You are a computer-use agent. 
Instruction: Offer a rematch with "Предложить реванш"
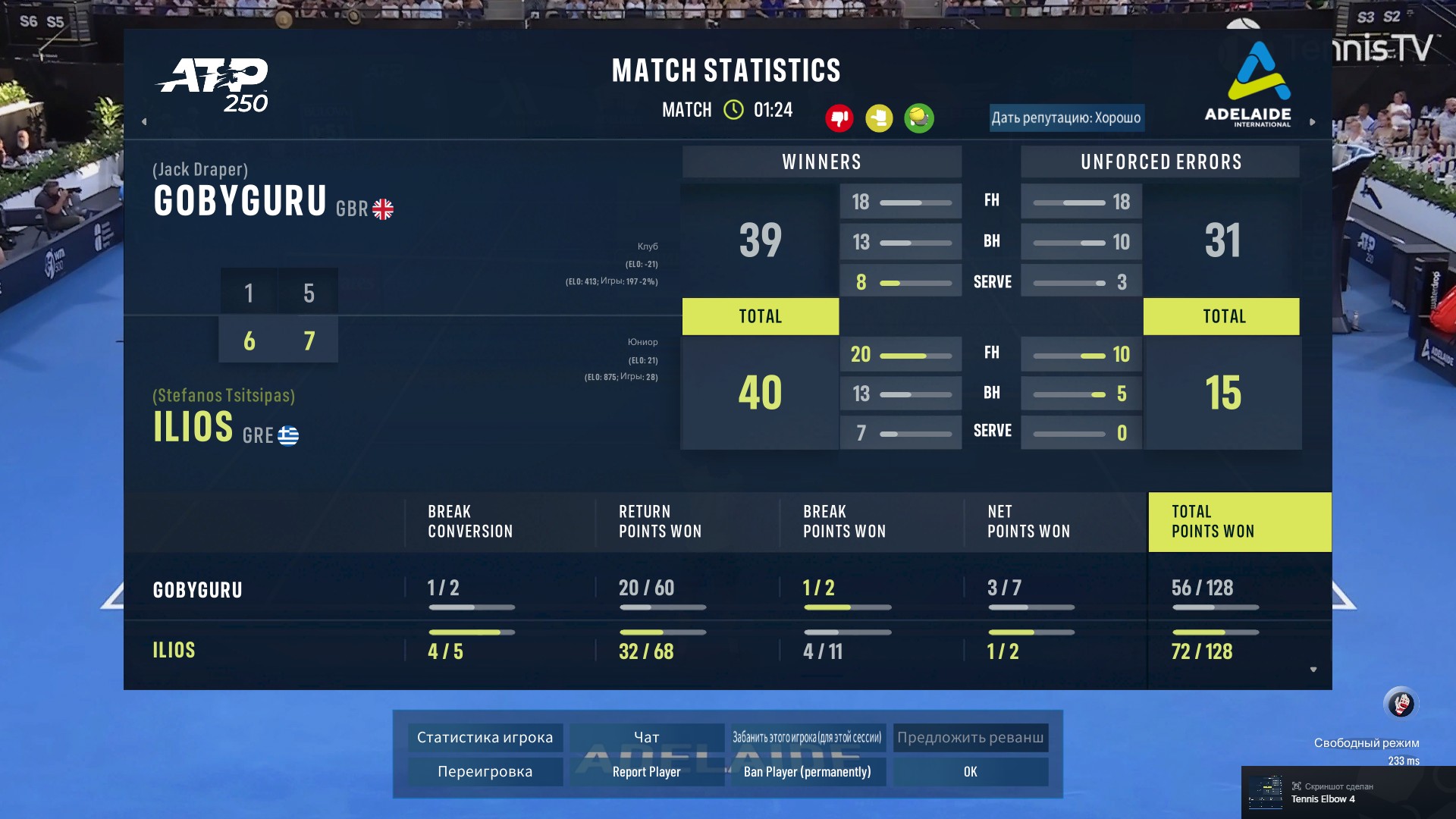(970, 737)
